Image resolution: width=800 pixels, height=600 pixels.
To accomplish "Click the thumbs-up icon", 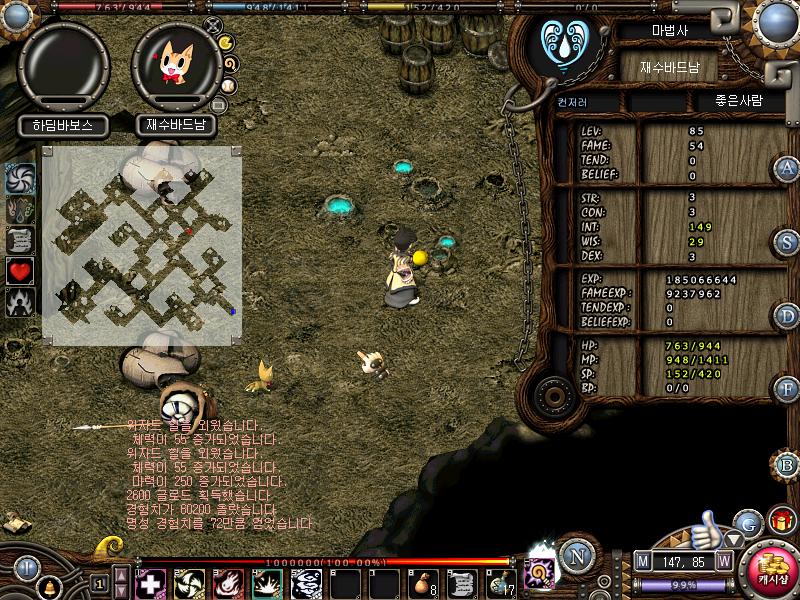I will coord(707,528).
